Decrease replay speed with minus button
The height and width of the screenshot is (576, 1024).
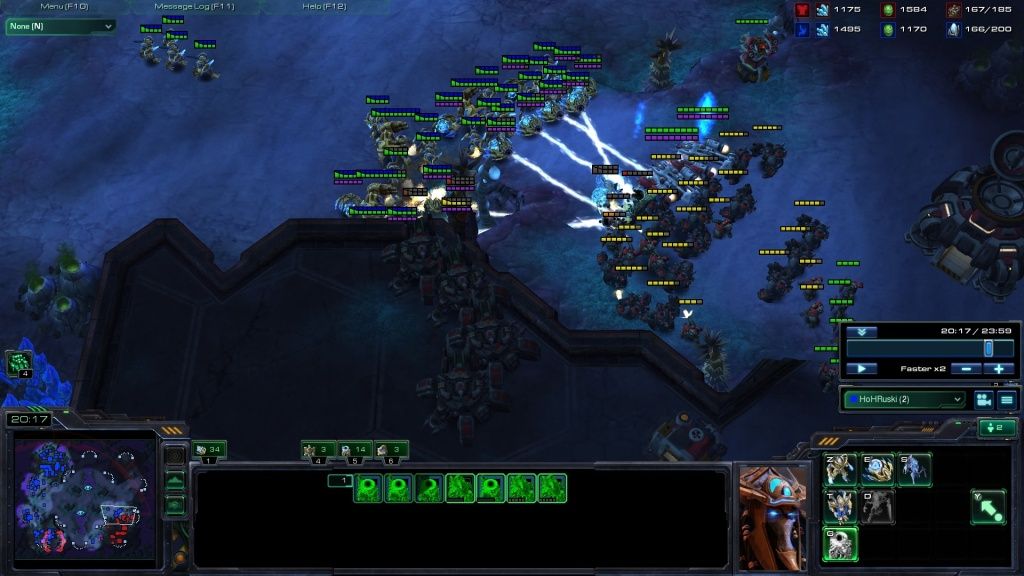[965, 368]
